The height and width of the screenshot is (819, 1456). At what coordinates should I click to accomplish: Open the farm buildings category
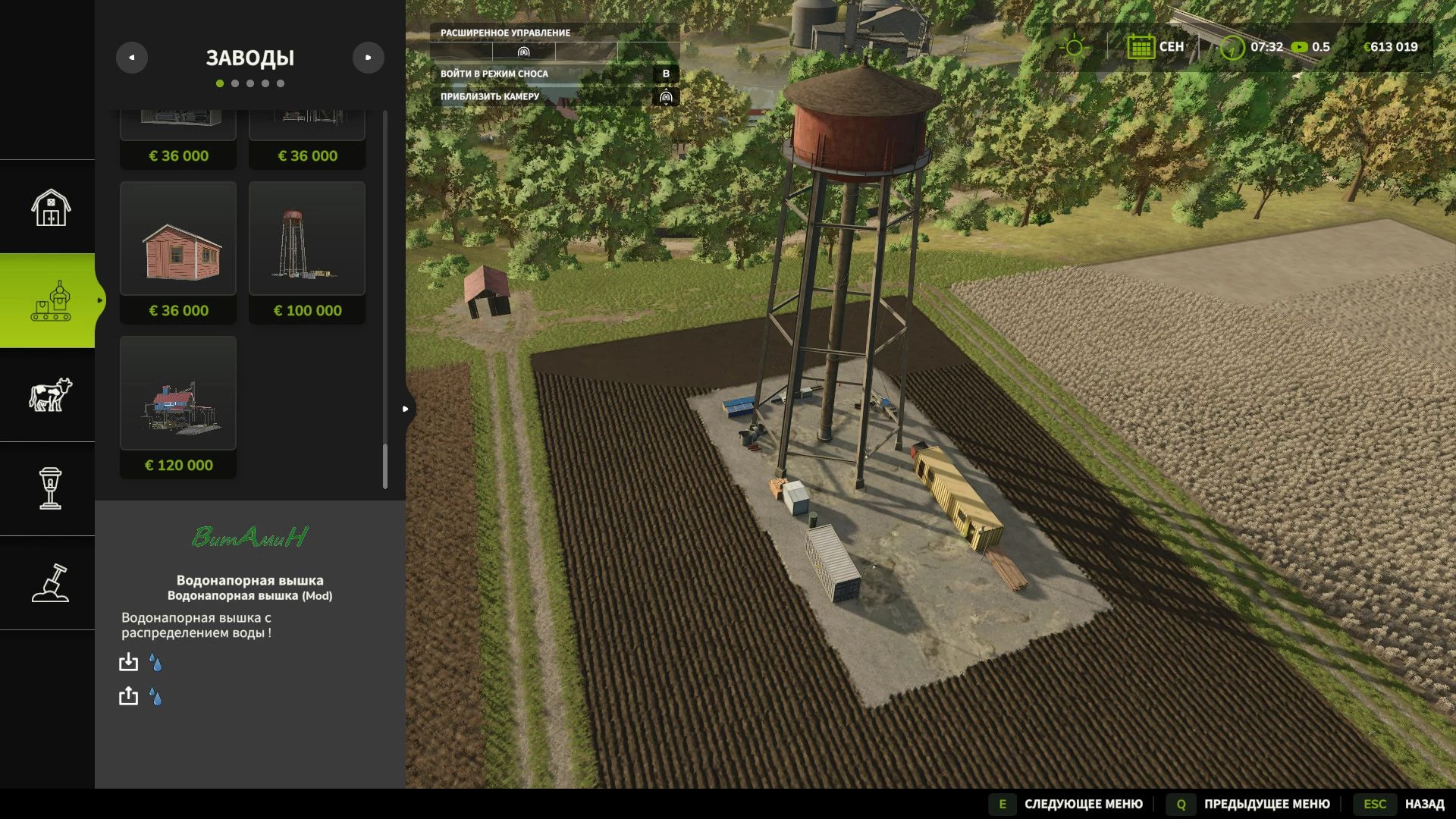tap(50, 207)
